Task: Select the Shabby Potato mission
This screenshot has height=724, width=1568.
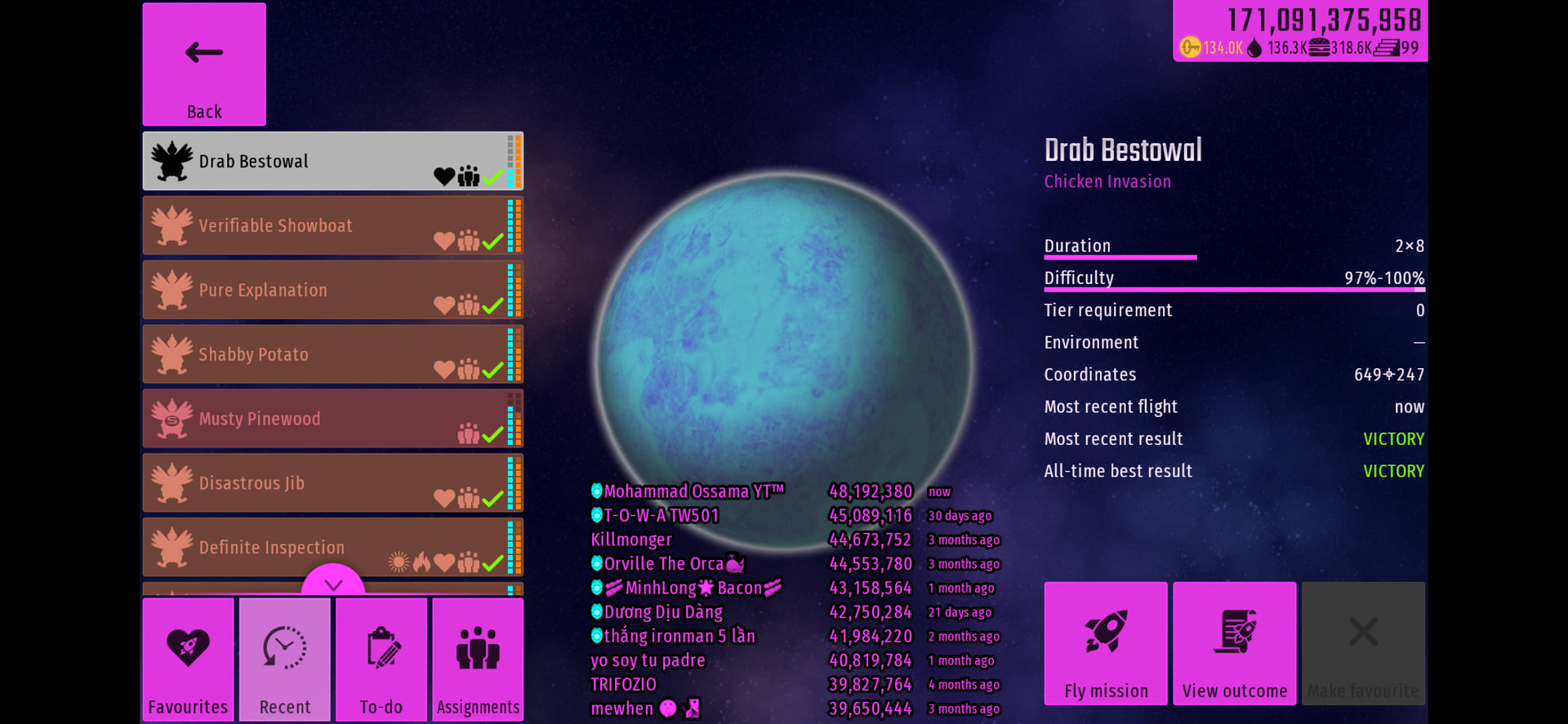Action: pos(332,354)
